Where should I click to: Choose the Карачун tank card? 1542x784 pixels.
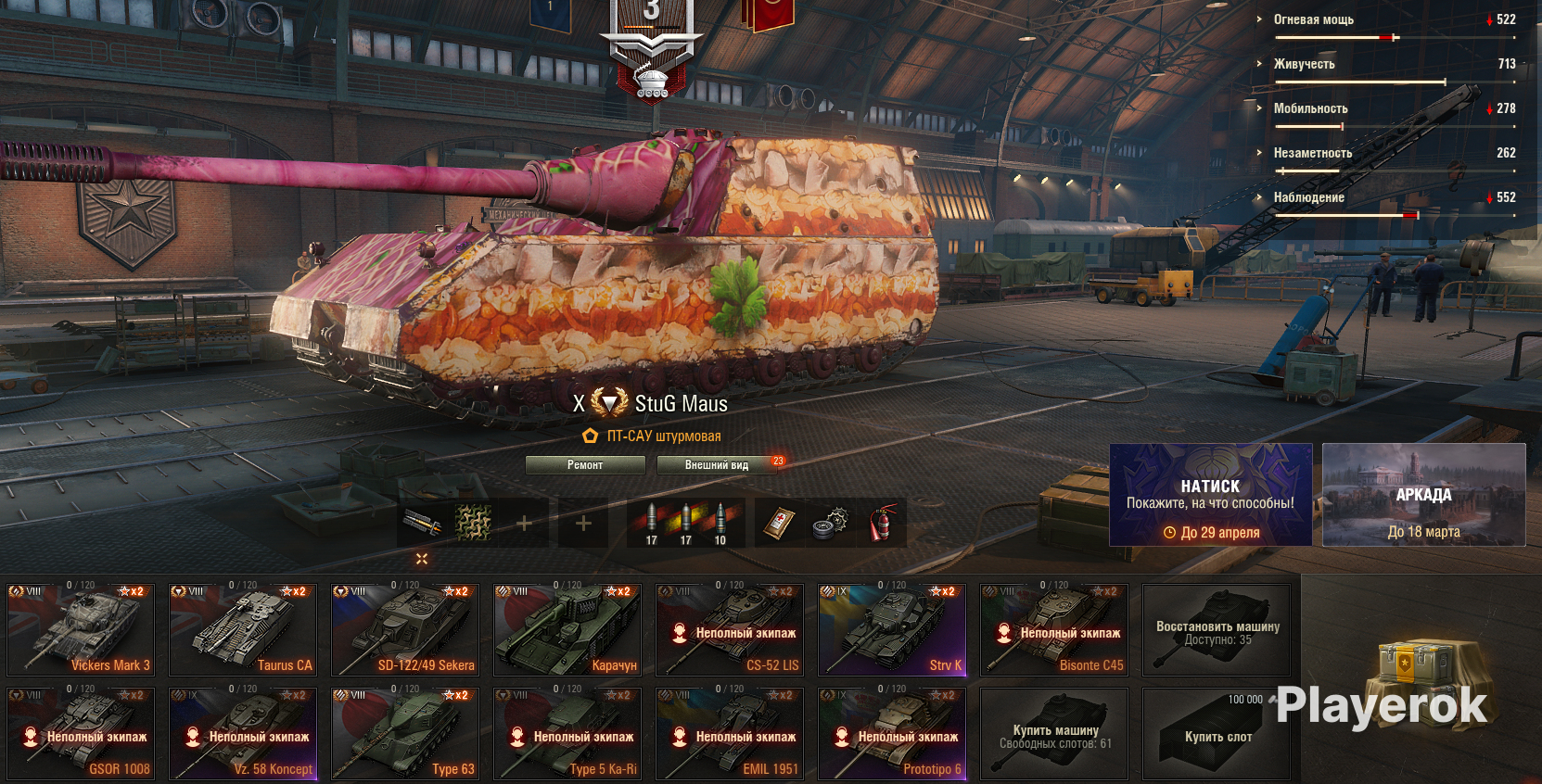(x=567, y=629)
